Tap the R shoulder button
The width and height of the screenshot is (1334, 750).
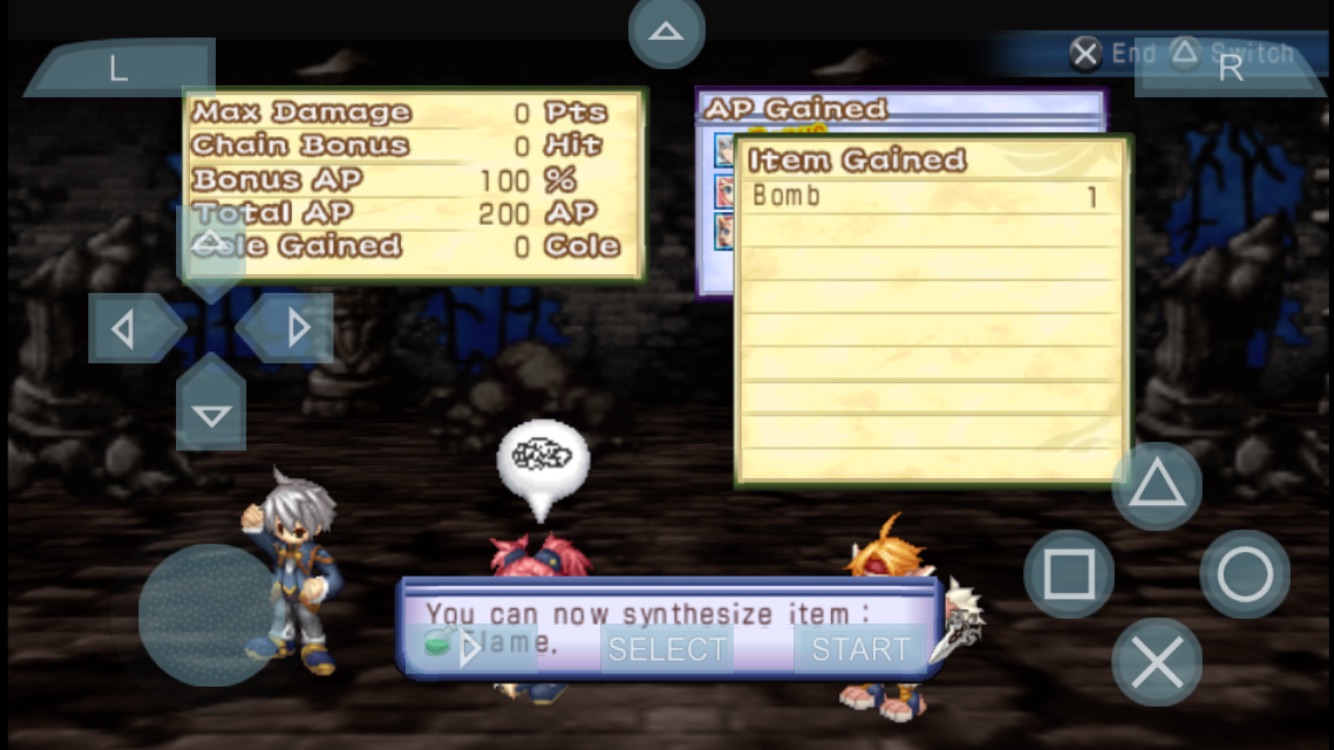click(x=1231, y=68)
